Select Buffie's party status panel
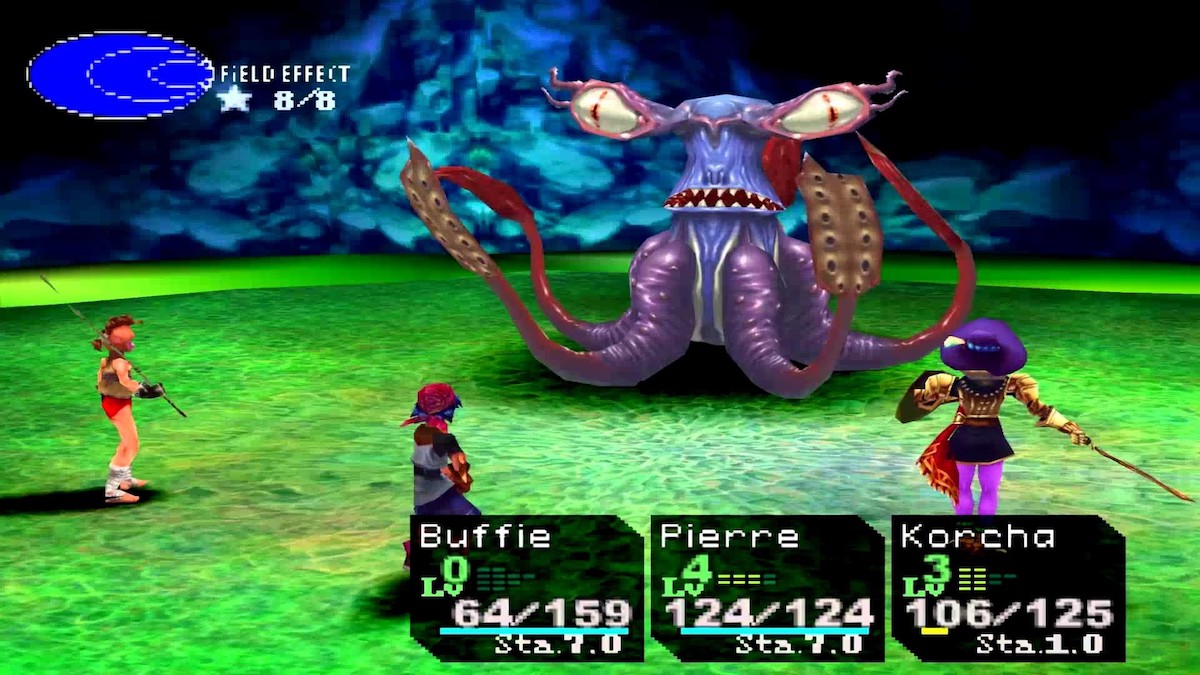1200x675 pixels. tap(527, 588)
